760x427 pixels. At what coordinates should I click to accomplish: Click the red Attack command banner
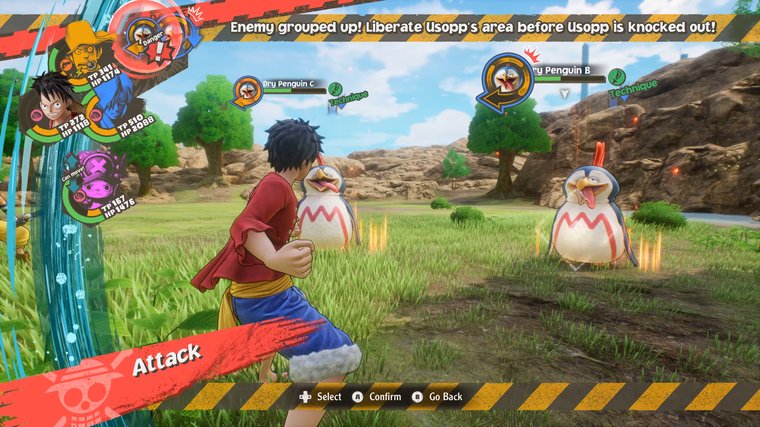(165, 355)
